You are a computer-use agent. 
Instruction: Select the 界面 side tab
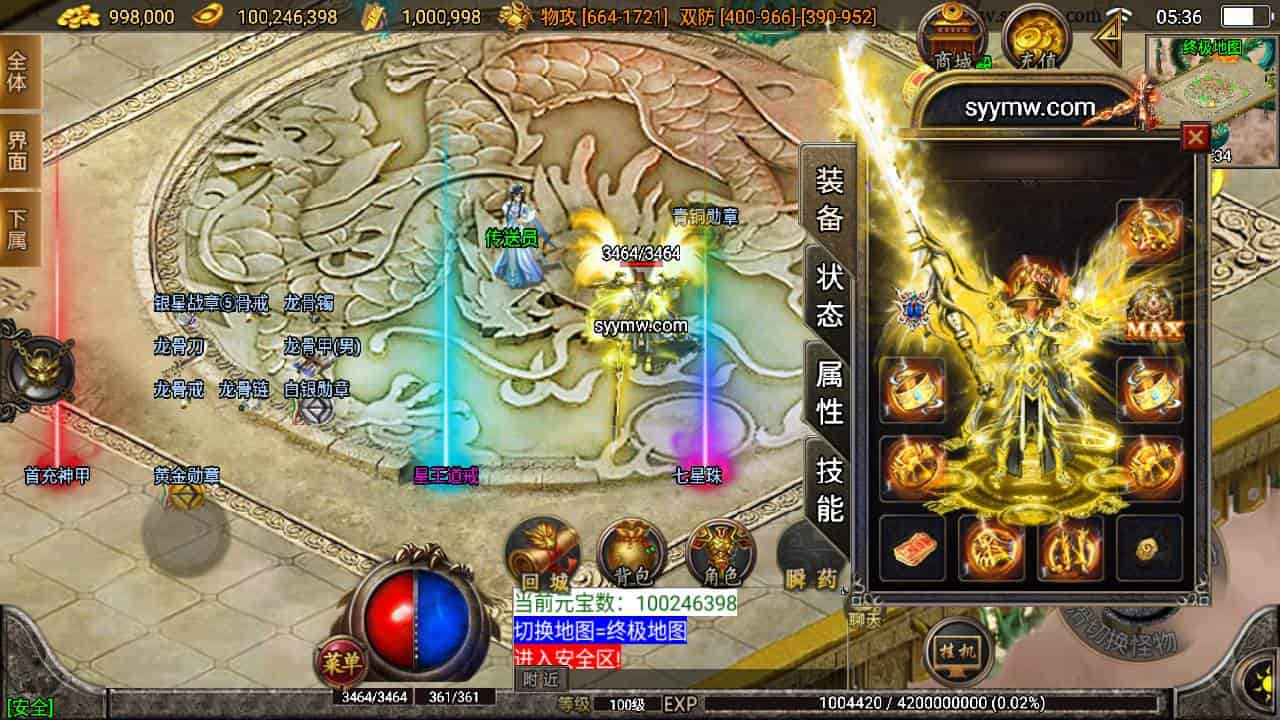coord(19,149)
